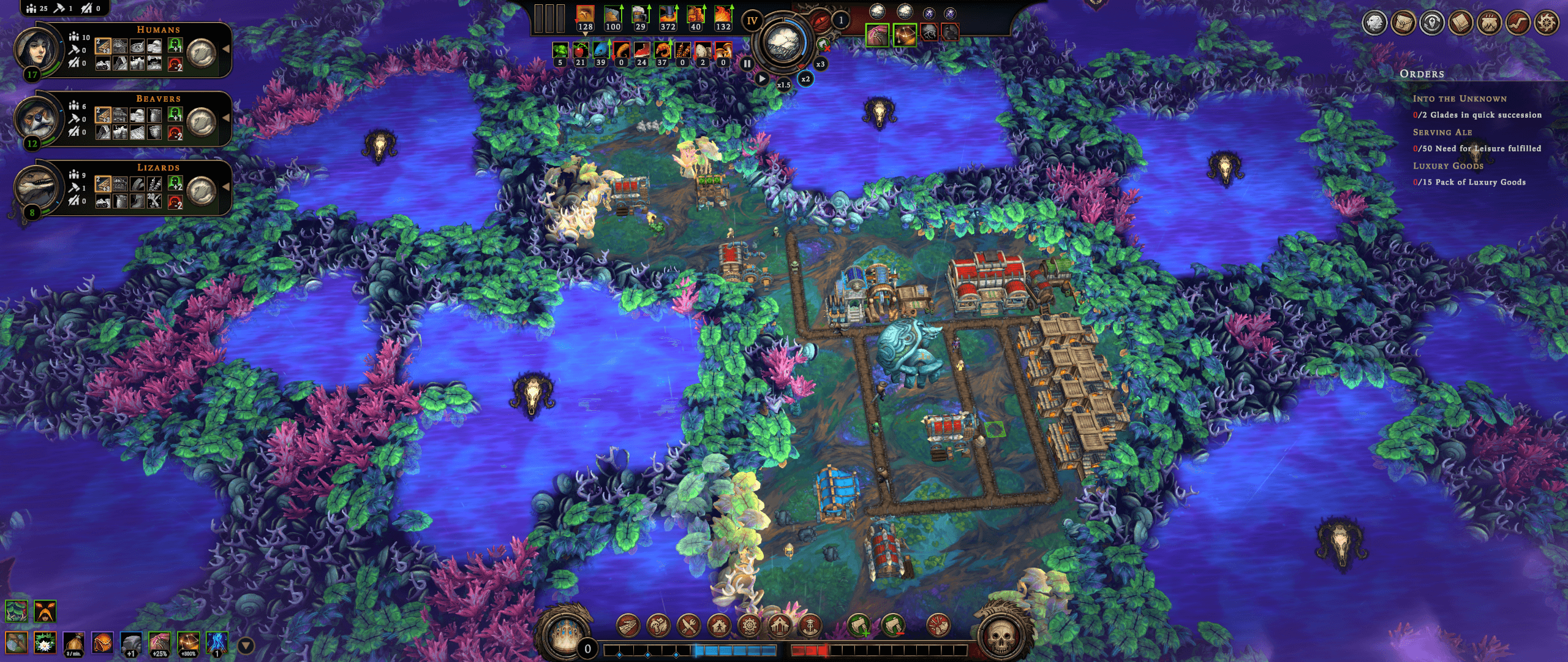Open the Lizards species portrait
The height and width of the screenshot is (662, 1568).
click(x=37, y=186)
